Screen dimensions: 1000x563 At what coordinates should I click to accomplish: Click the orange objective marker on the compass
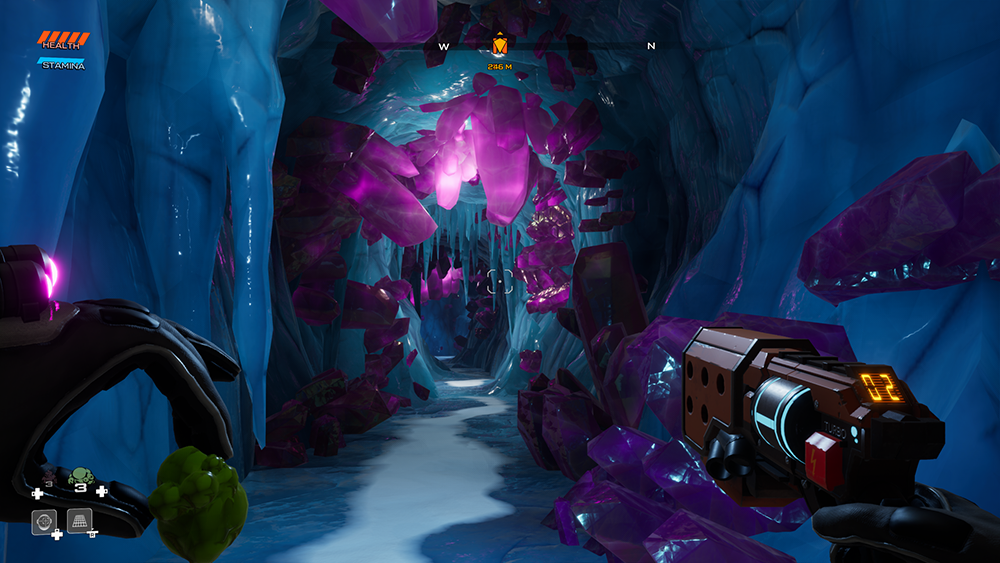click(499, 45)
